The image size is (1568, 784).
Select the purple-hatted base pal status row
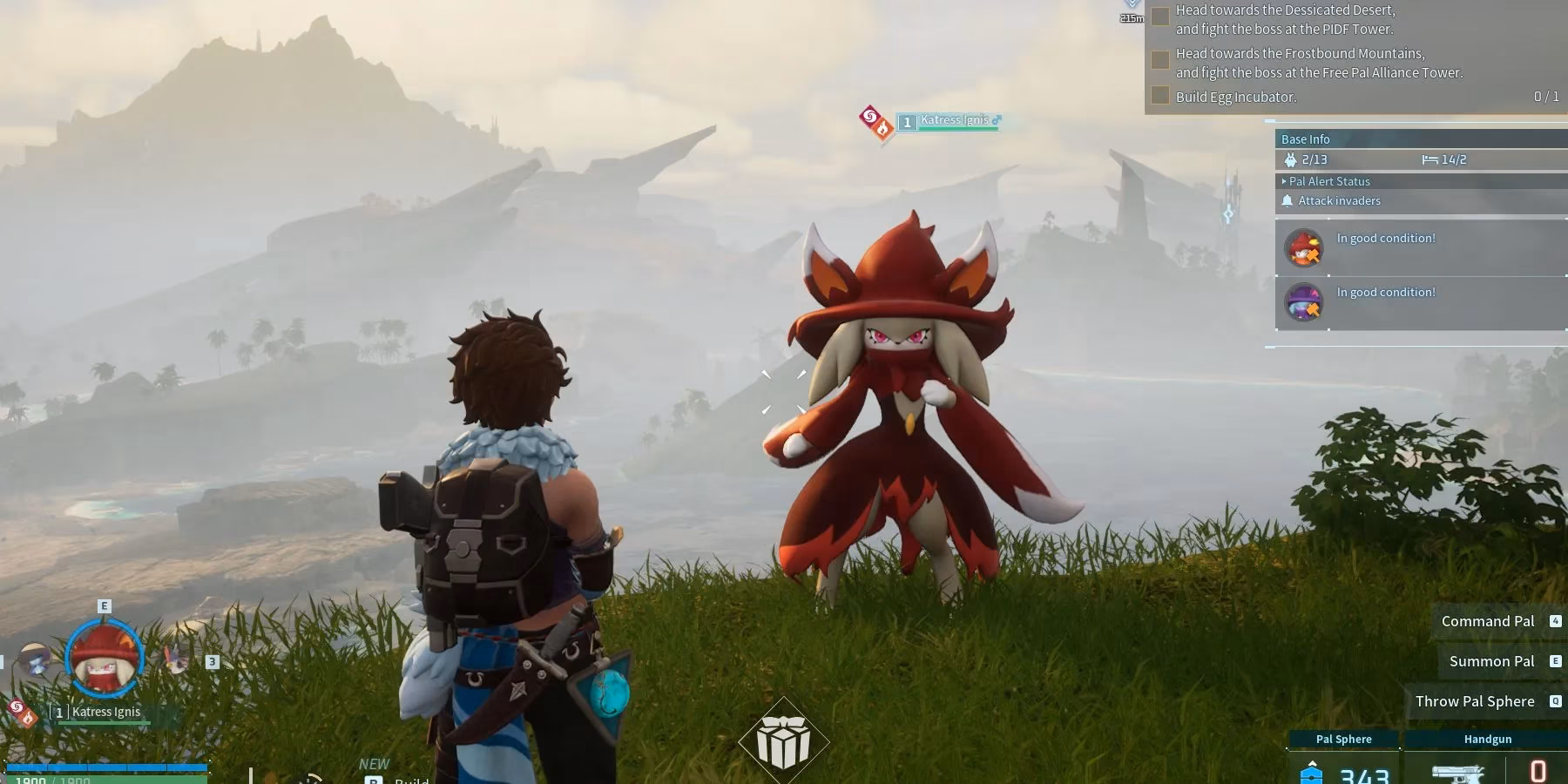coord(1420,302)
